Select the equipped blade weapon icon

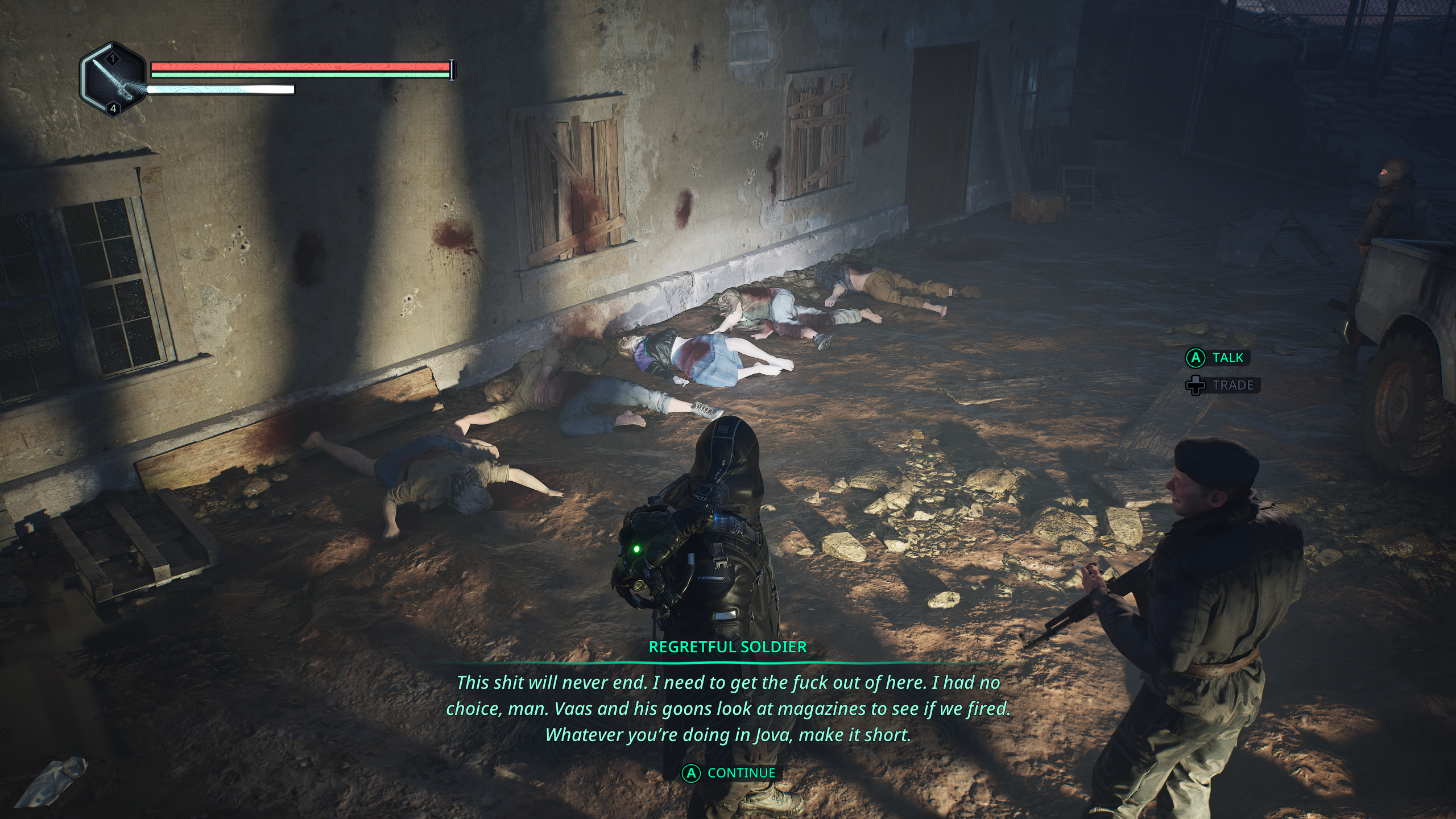click(113, 80)
